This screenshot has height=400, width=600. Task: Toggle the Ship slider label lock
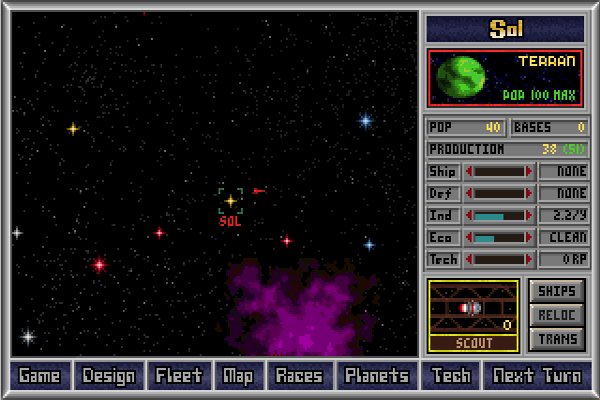(x=443, y=172)
